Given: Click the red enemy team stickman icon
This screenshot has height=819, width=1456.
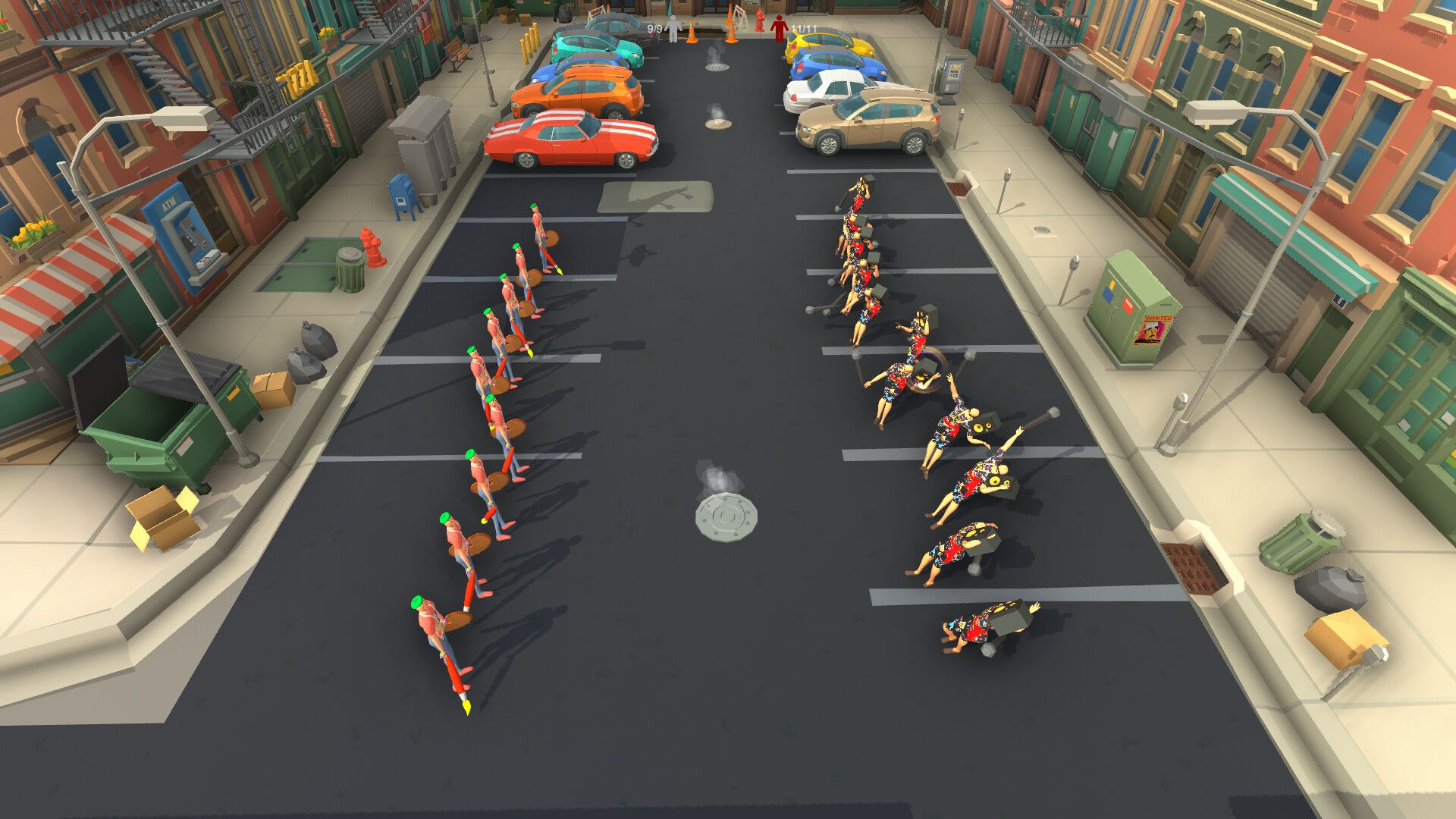Looking at the screenshot, I should pyautogui.click(x=778, y=25).
